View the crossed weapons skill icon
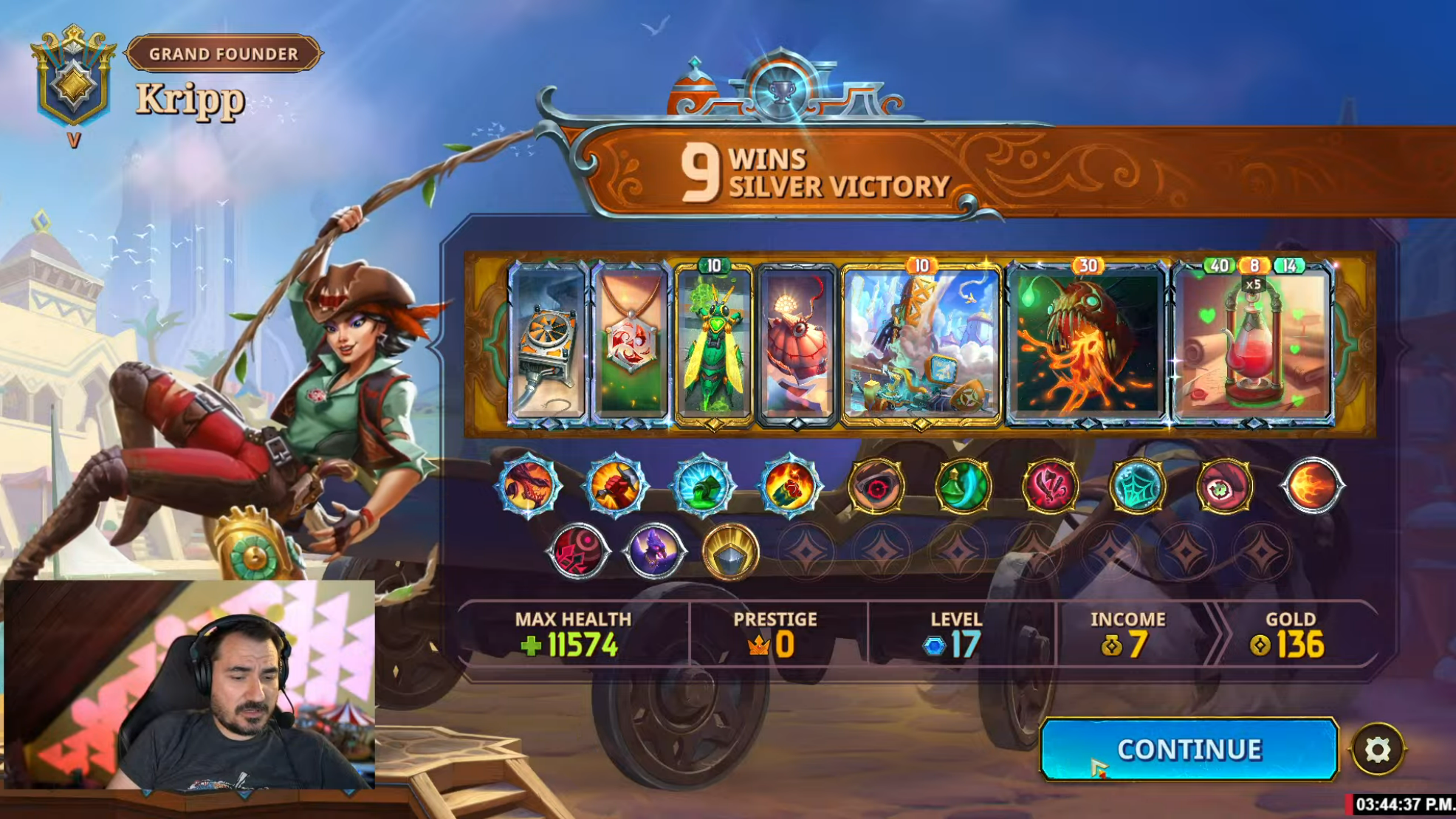Image resolution: width=1456 pixels, height=819 pixels. click(x=1051, y=486)
